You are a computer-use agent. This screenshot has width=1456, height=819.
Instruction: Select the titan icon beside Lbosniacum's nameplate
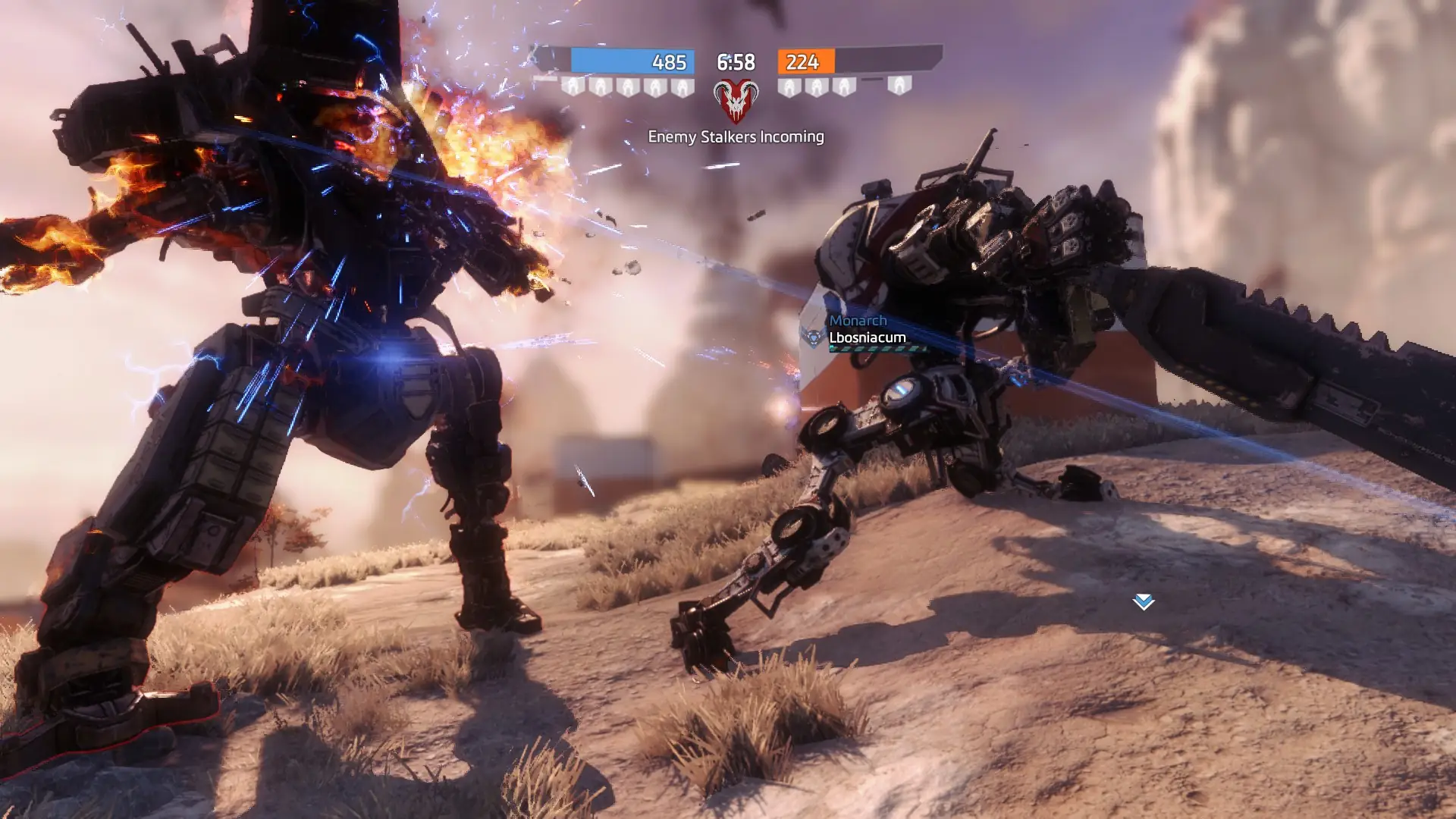[814, 336]
